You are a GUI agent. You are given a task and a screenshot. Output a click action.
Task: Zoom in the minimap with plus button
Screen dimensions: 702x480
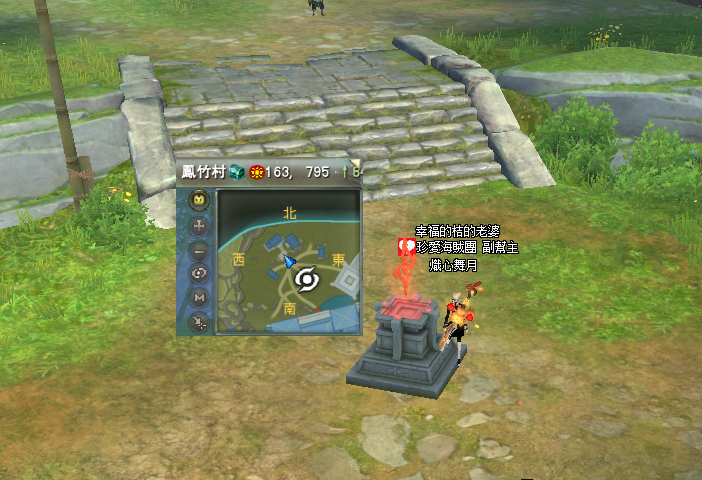click(x=198, y=226)
